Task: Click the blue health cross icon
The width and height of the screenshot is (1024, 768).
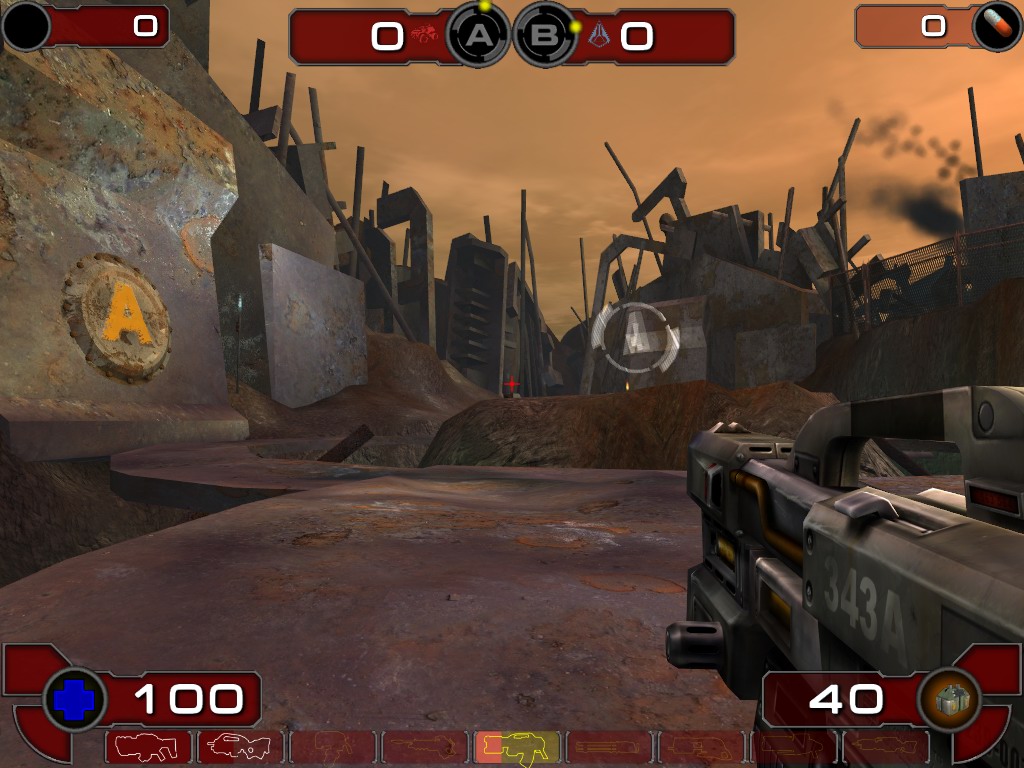Action: click(74, 699)
